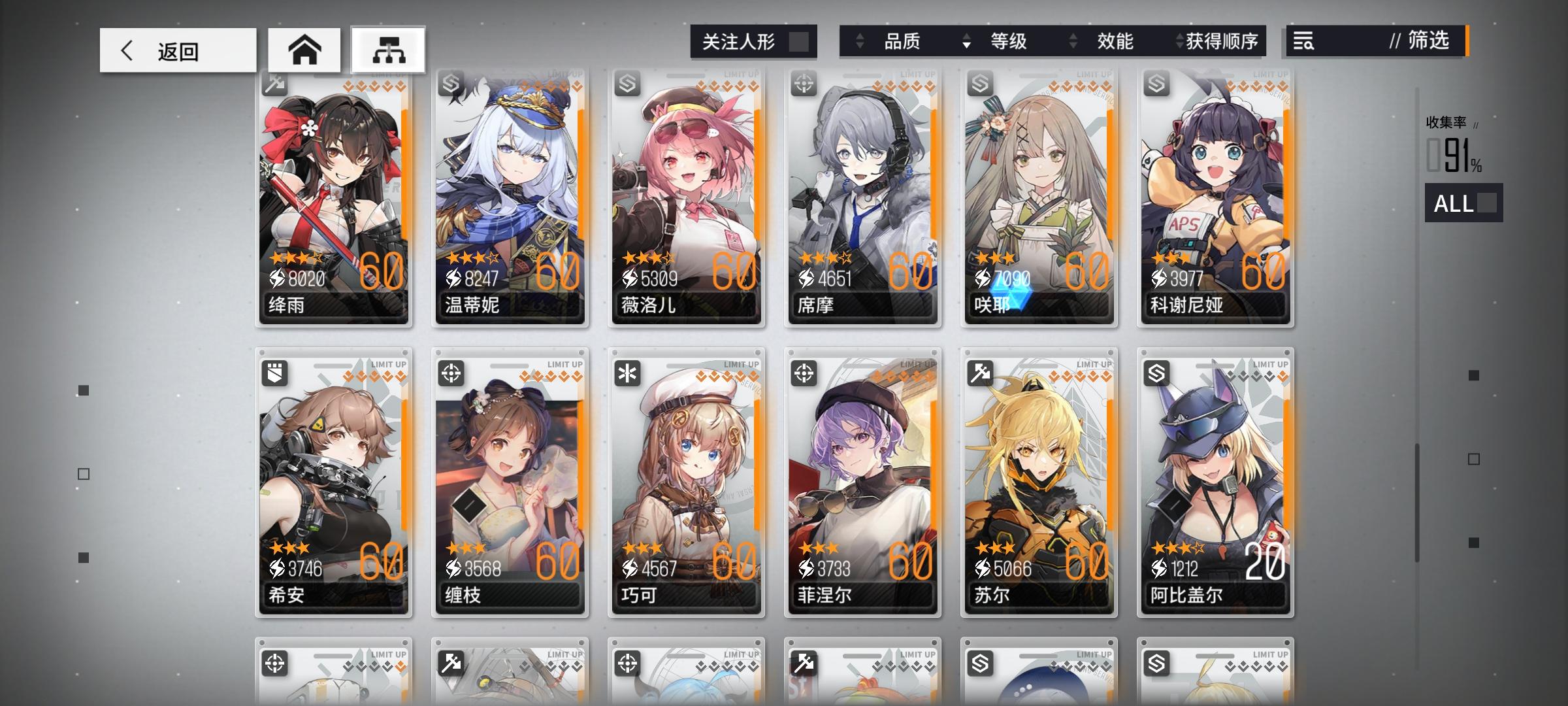Viewport: 1568px width, 706px height.
Task: Click the home icon in the top bar
Action: point(304,50)
